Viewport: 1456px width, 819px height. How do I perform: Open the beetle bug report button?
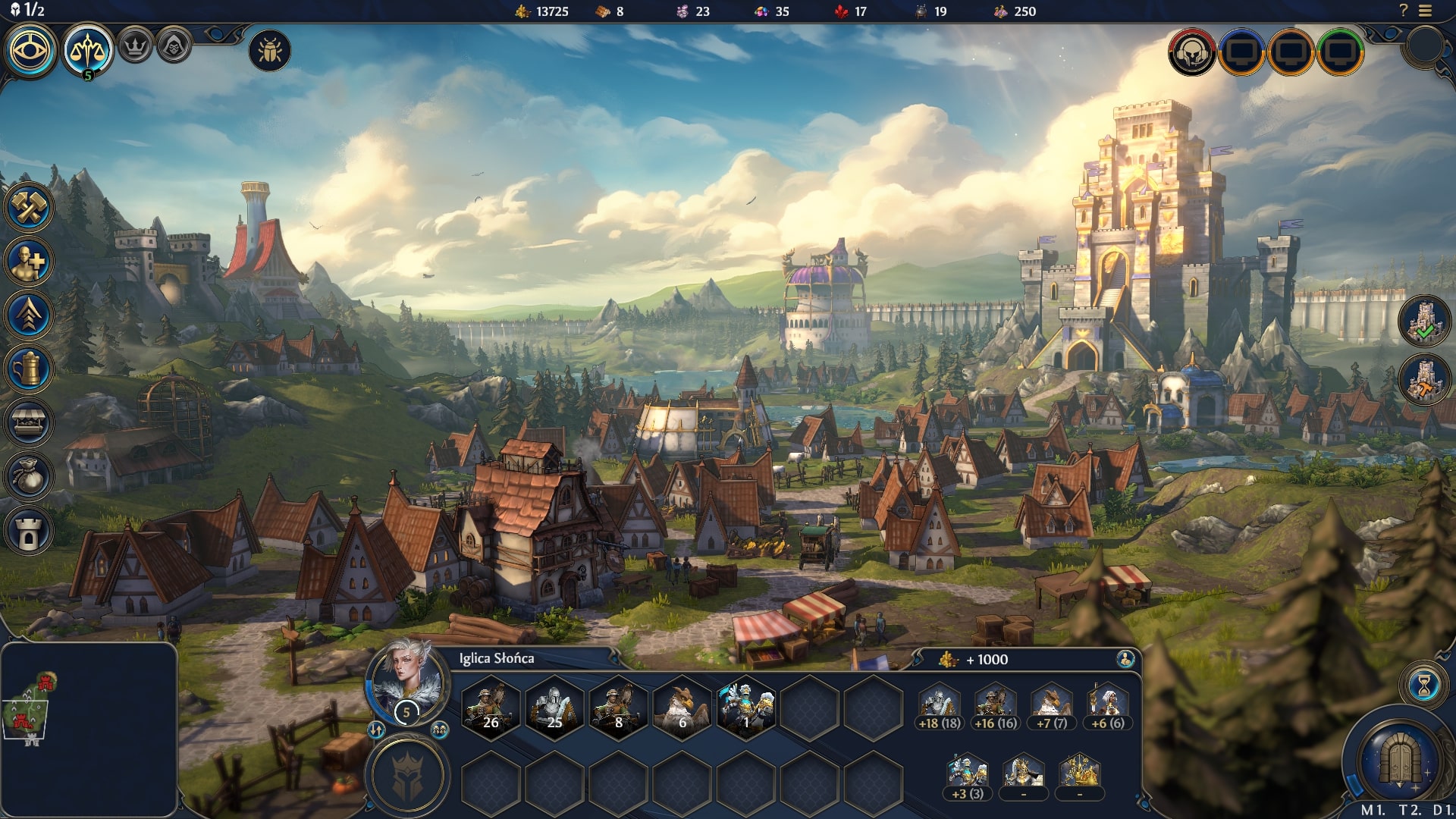pos(270,51)
